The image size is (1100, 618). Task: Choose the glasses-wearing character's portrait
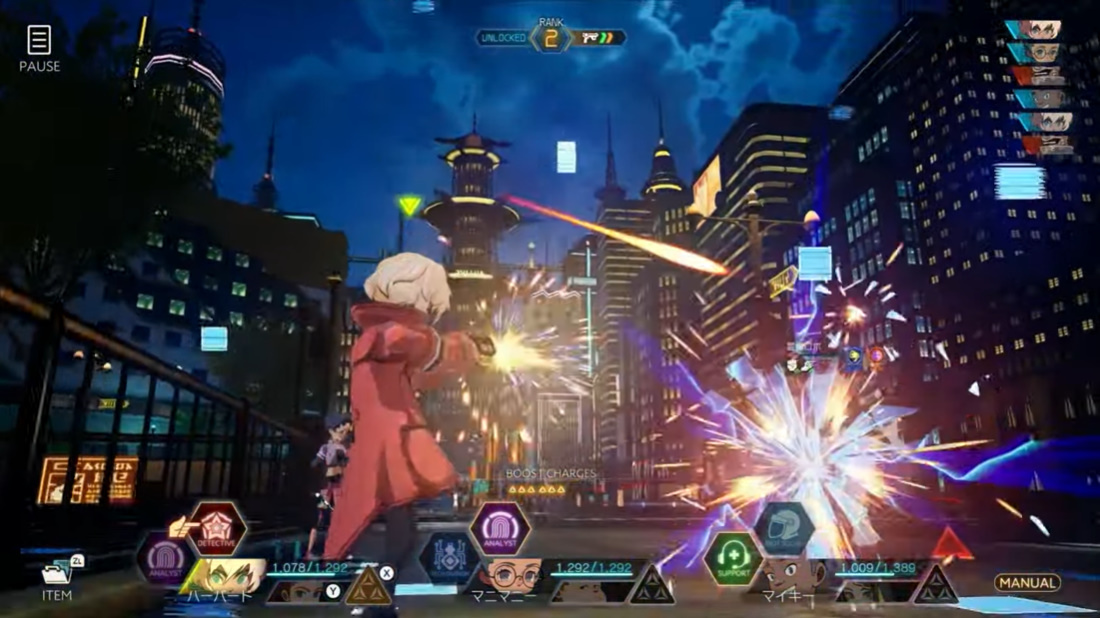(513, 575)
